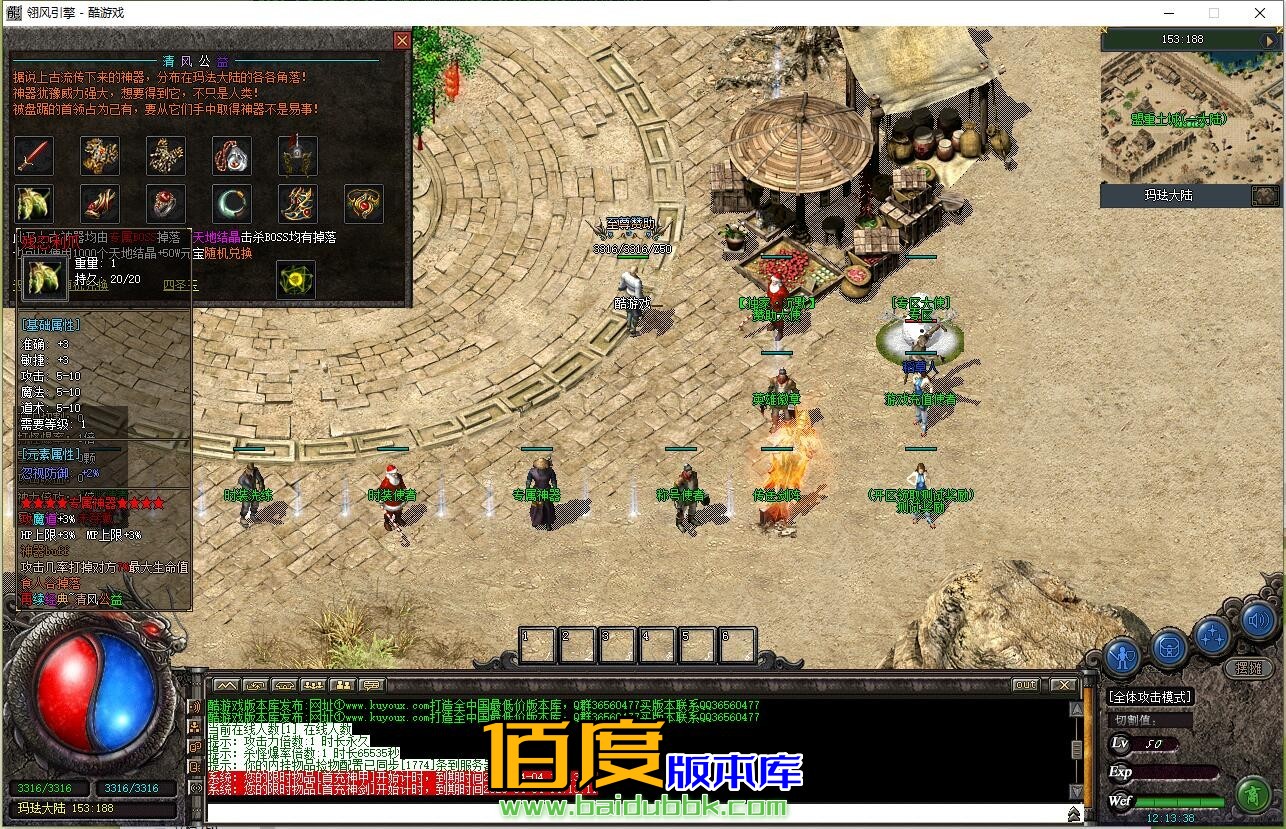Select the red sword artifact icon
Viewport: 1286px width, 829px height.
tap(34, 156)
